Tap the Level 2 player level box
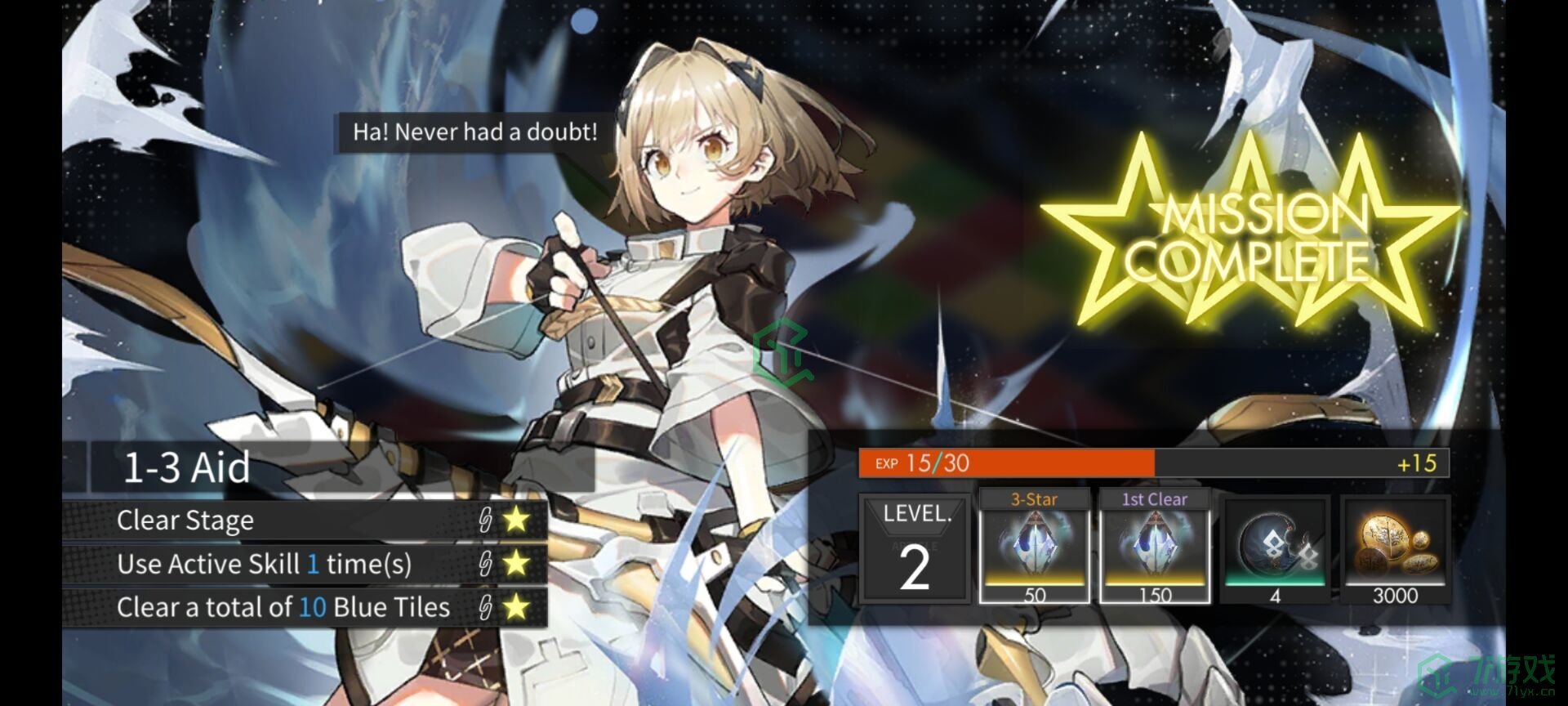The height and width of the screenshot is (706, 1568). [915, 549]
